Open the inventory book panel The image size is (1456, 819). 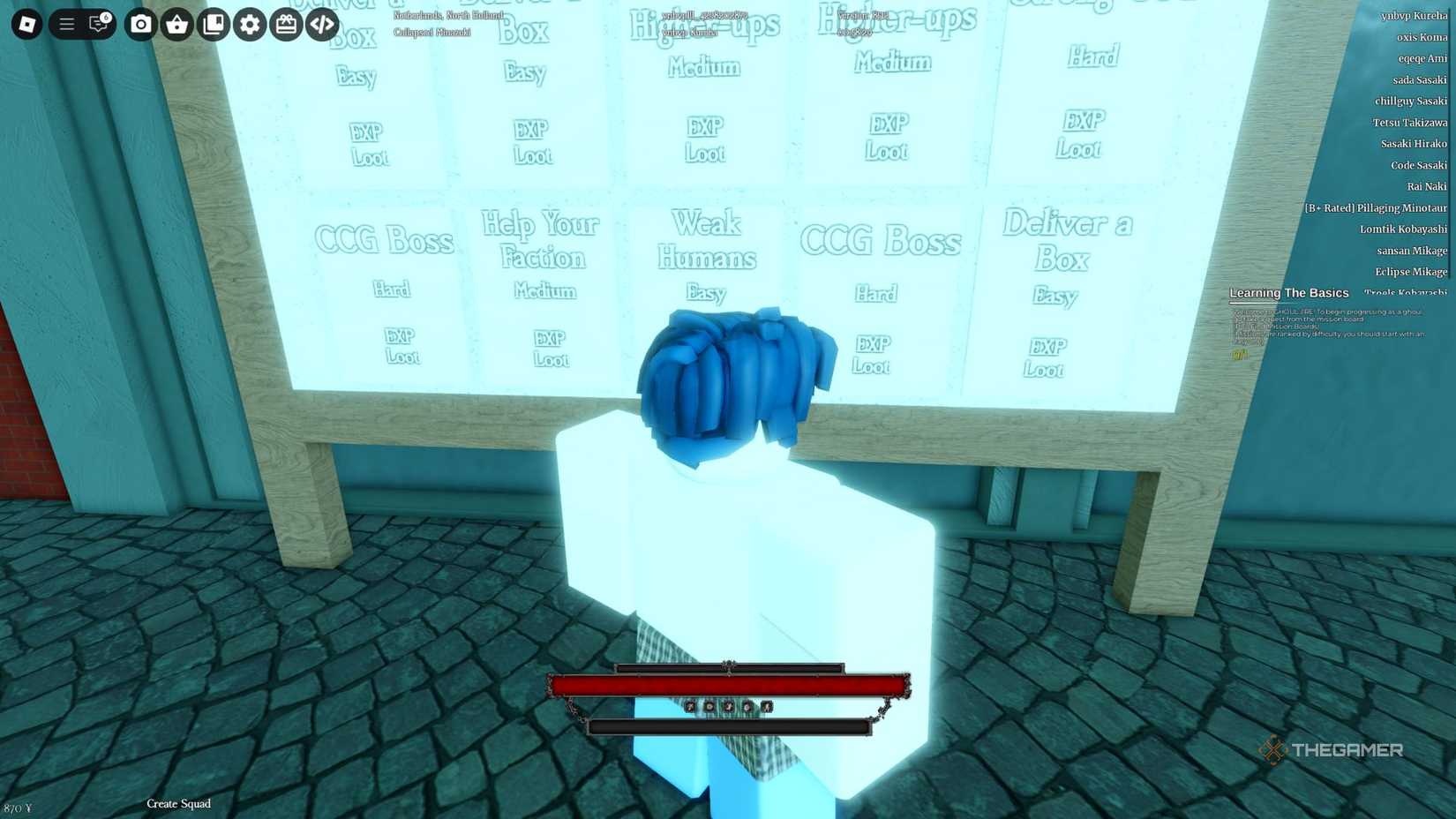tap(214, 25)
